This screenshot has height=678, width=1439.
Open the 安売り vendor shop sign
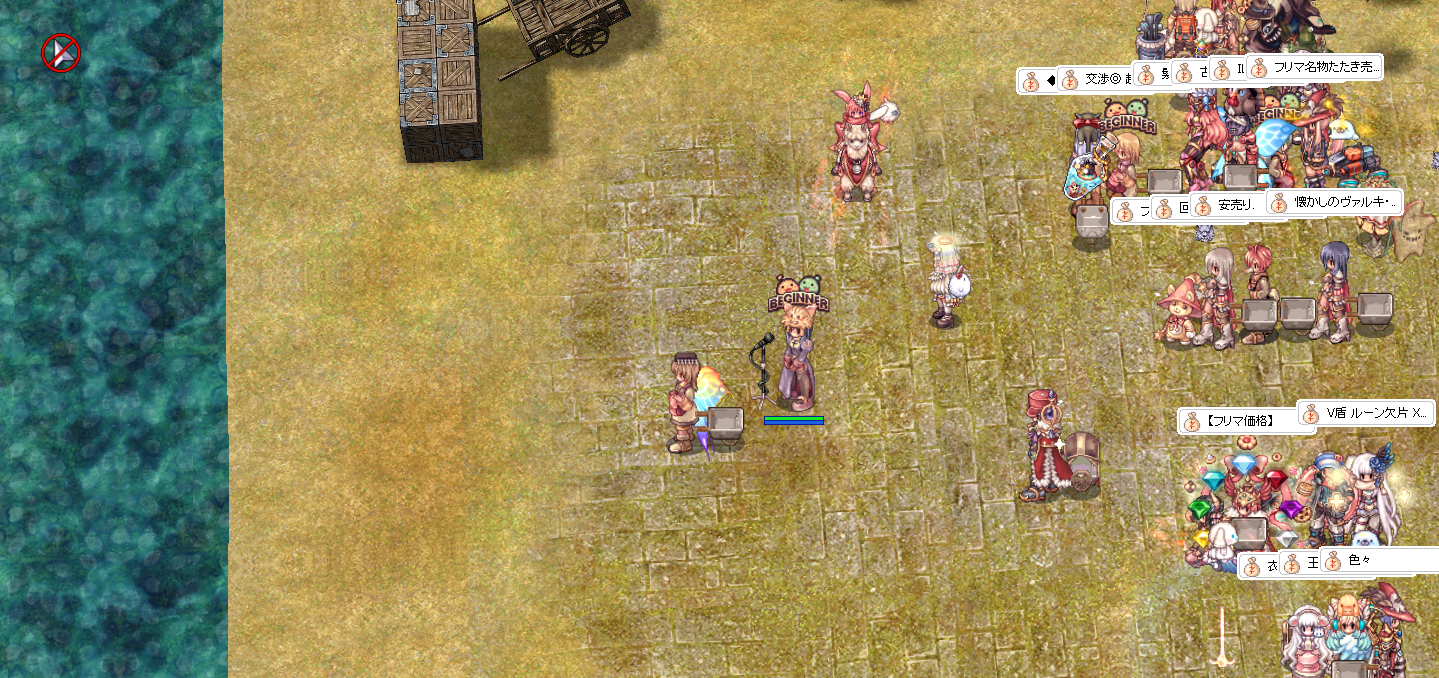coord(1238,207)
